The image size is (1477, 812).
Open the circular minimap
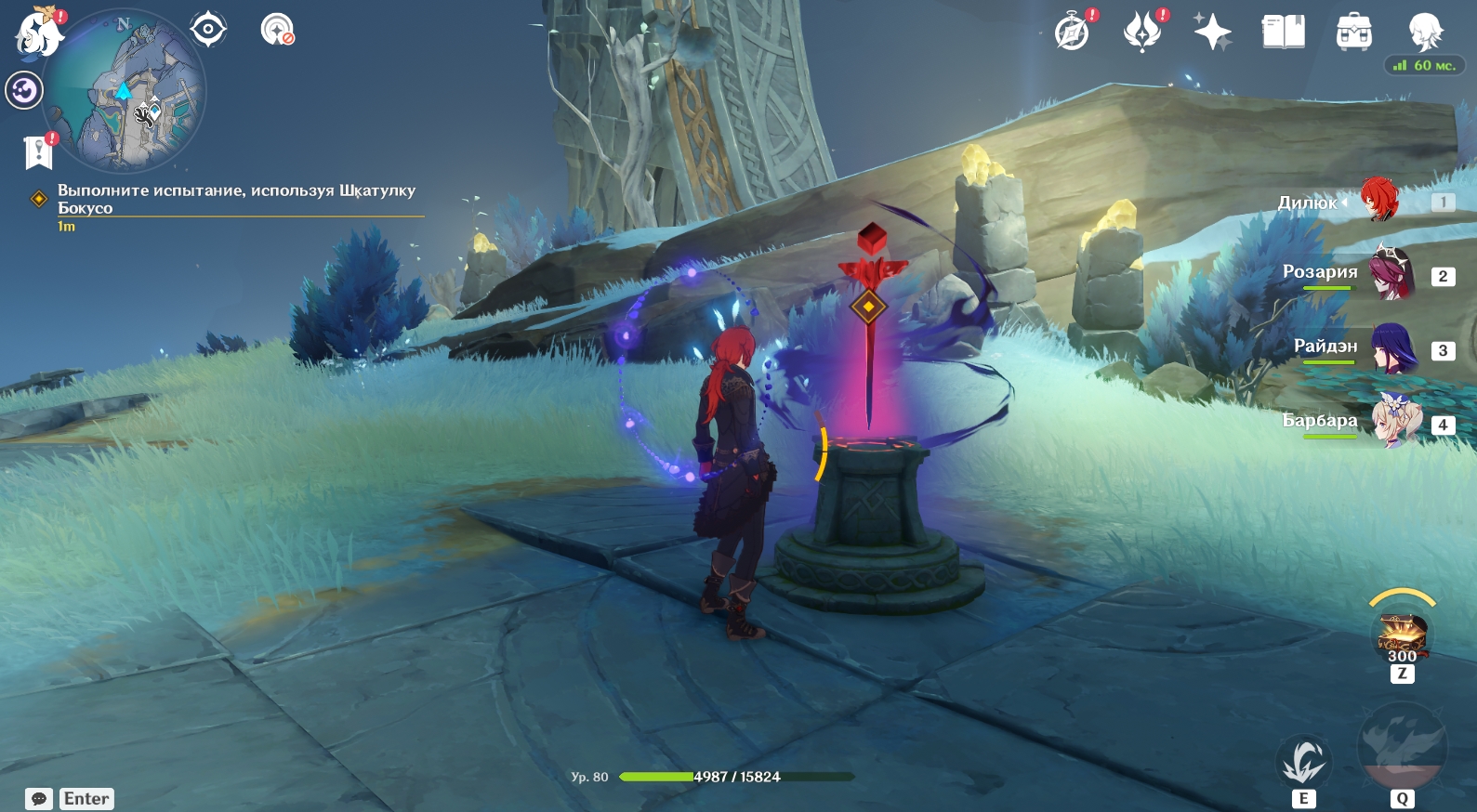click(124, 93)
